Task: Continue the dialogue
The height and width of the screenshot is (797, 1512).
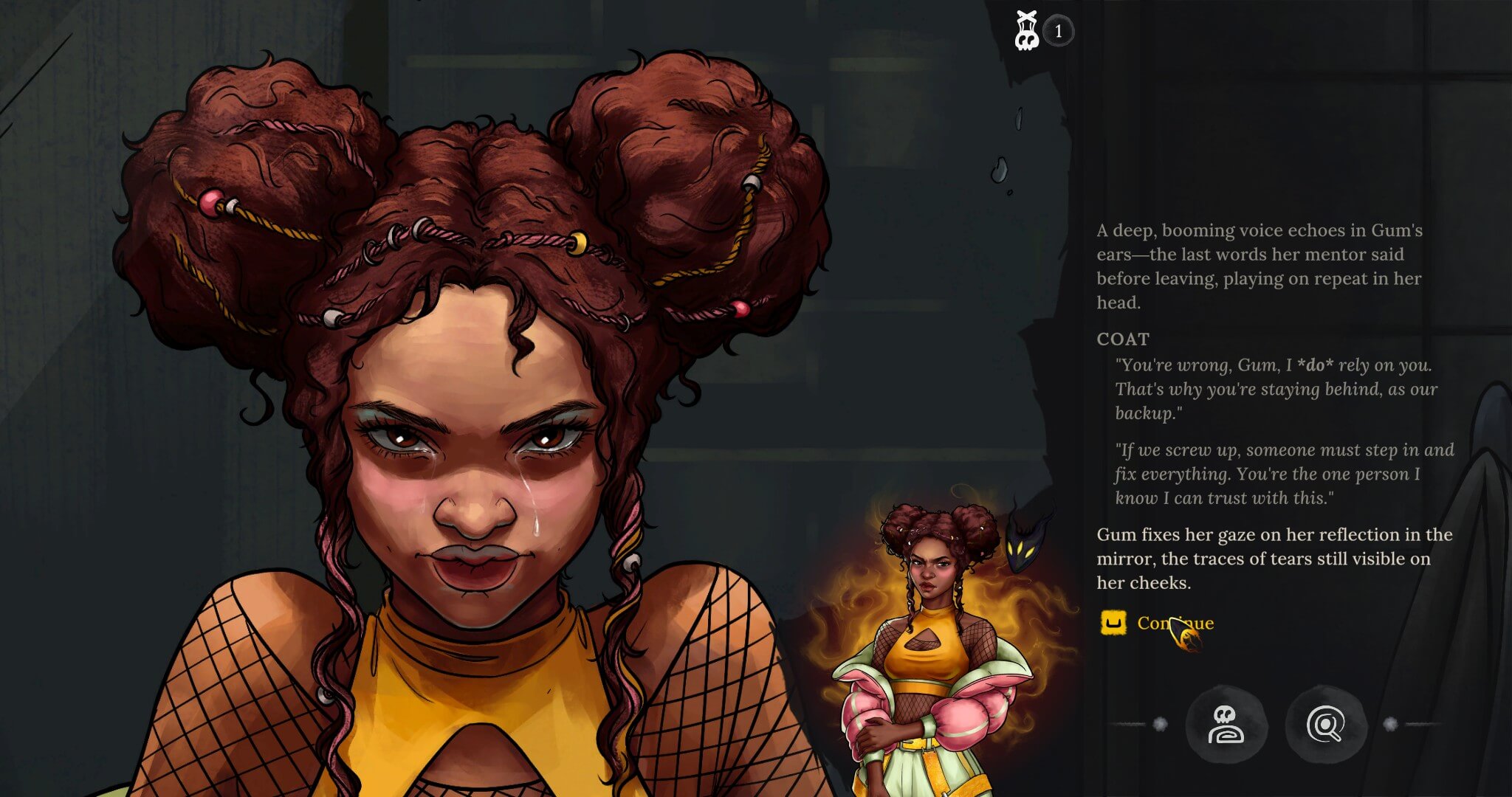Action: [1174, 624]
